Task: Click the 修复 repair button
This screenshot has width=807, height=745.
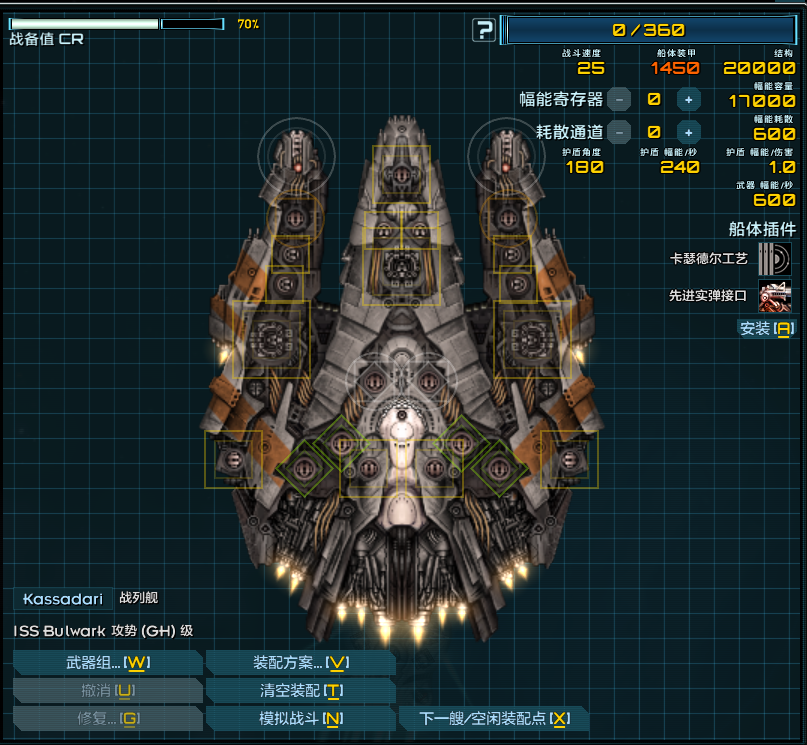Action: tap(108, 718)
